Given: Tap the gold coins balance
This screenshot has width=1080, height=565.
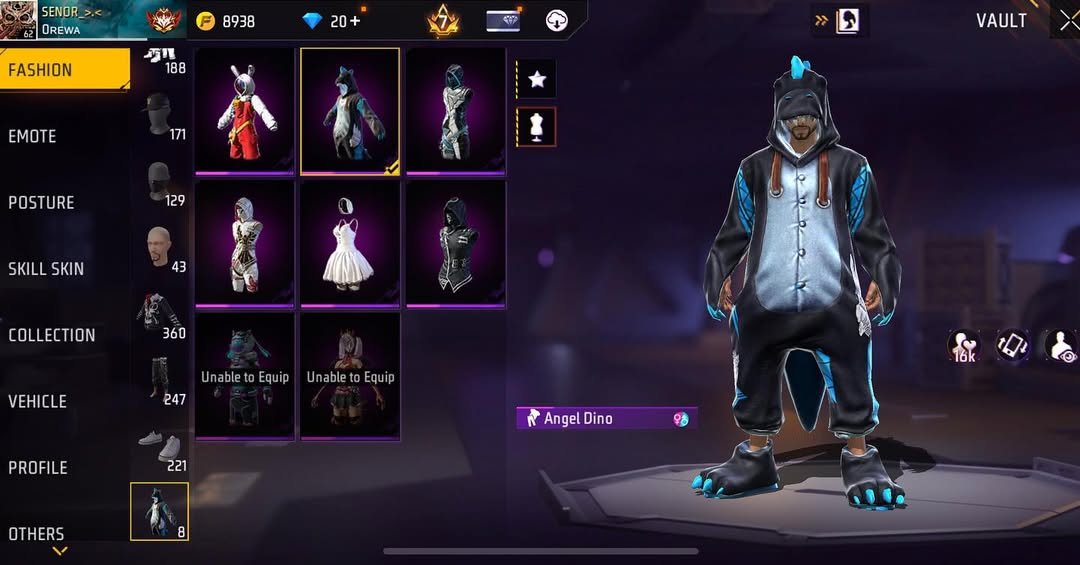Looking at the screenshot, I should [x=226, y=21].
